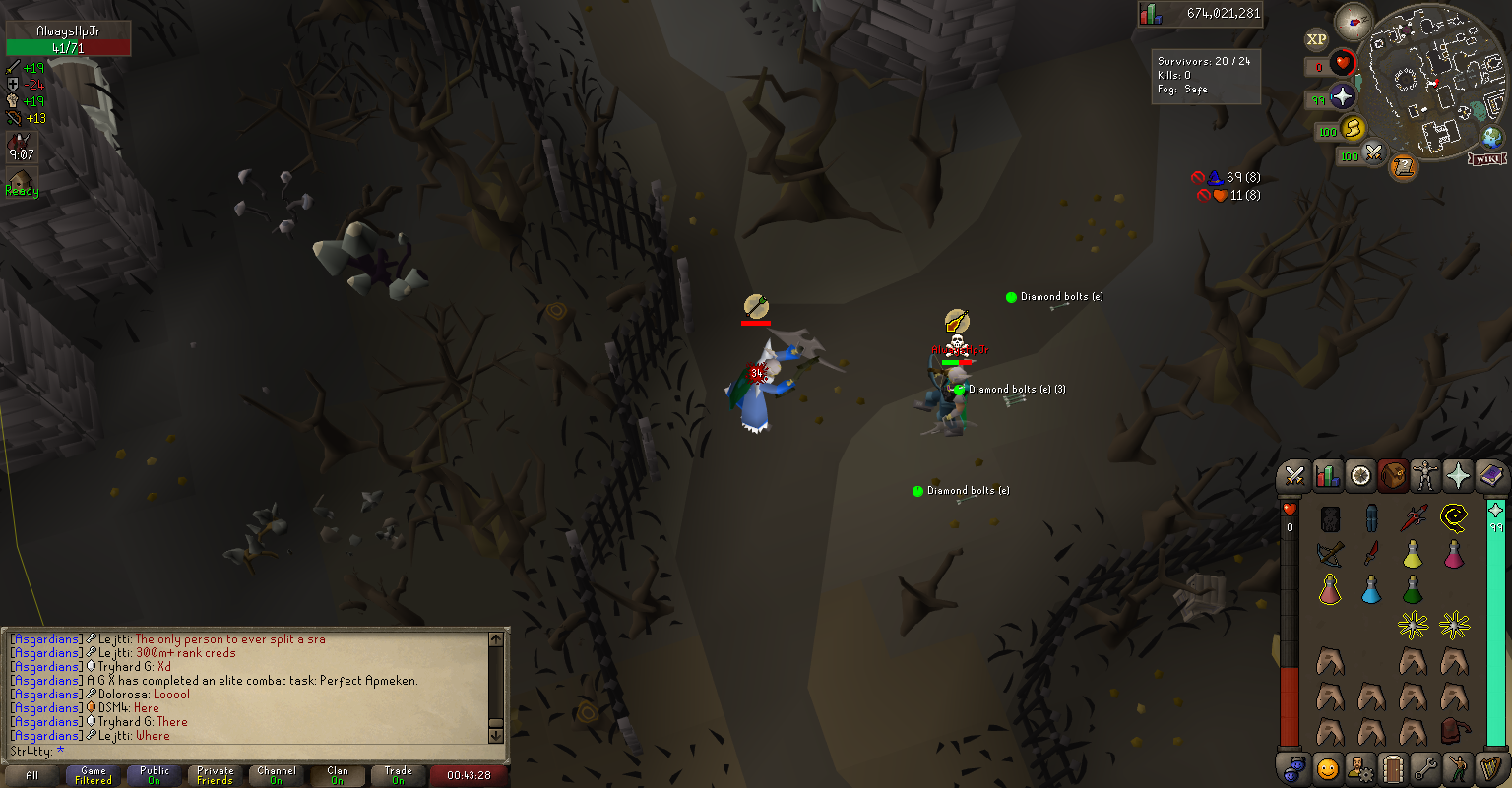Image resolution: width=1512 pixels, height=788 pixels.
Task: Open the Prayer tab
Action: coord(1458,476)
